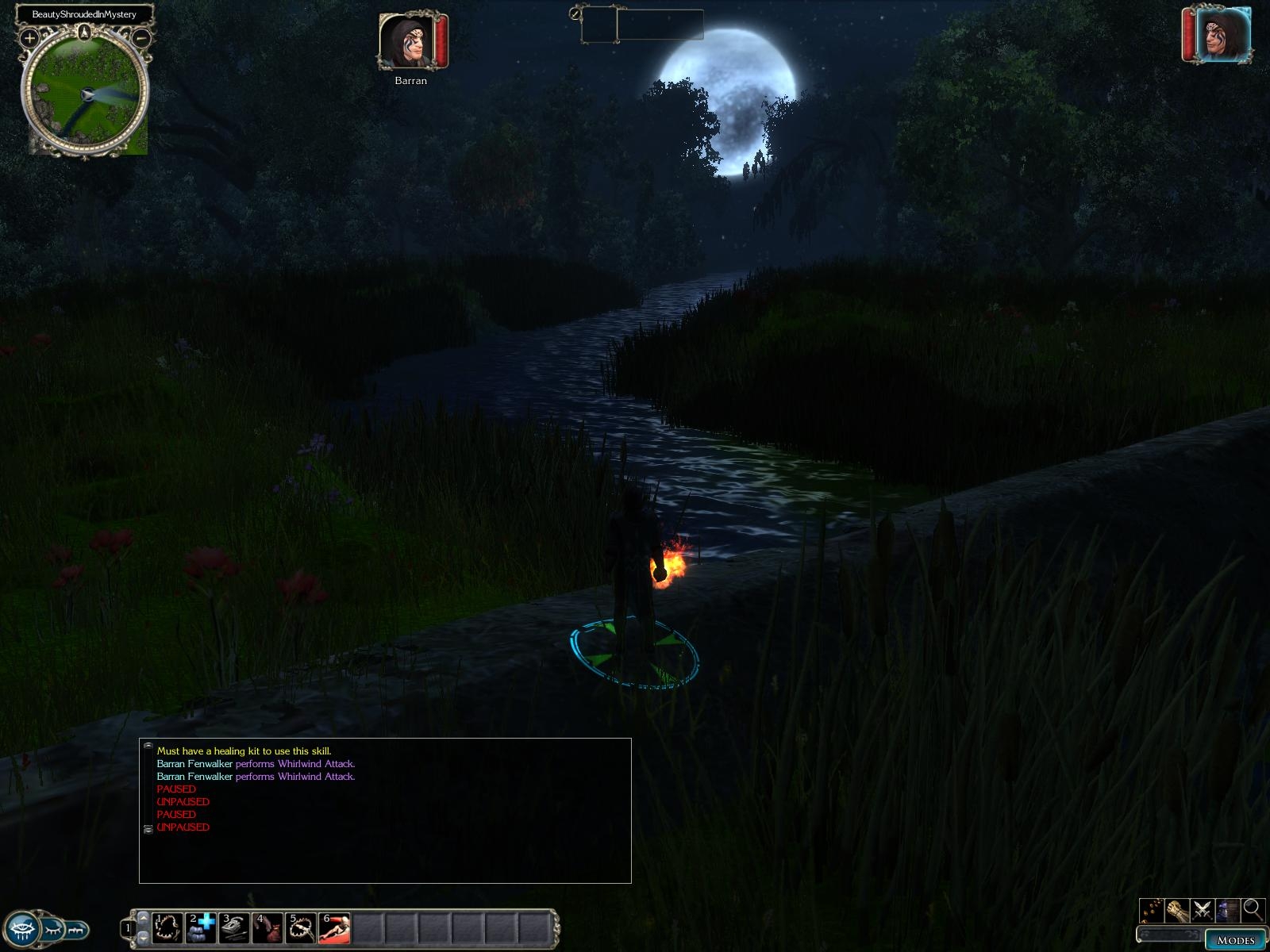This screenshot has width=1270, height=952.
Task: Click the closed-eye rest button
Action: pos(52,927)
